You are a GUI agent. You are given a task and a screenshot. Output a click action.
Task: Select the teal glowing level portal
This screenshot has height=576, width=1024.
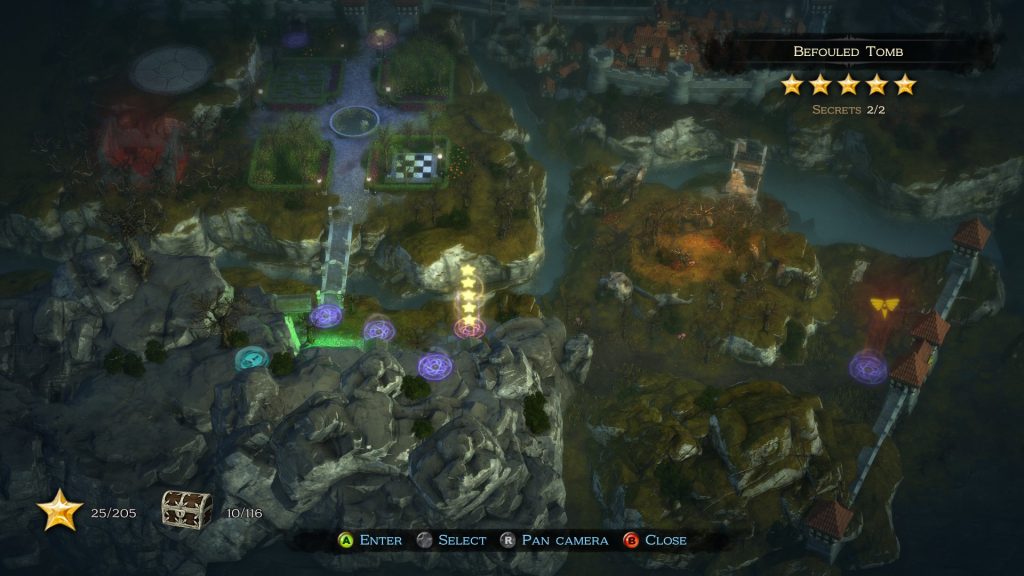249,357
